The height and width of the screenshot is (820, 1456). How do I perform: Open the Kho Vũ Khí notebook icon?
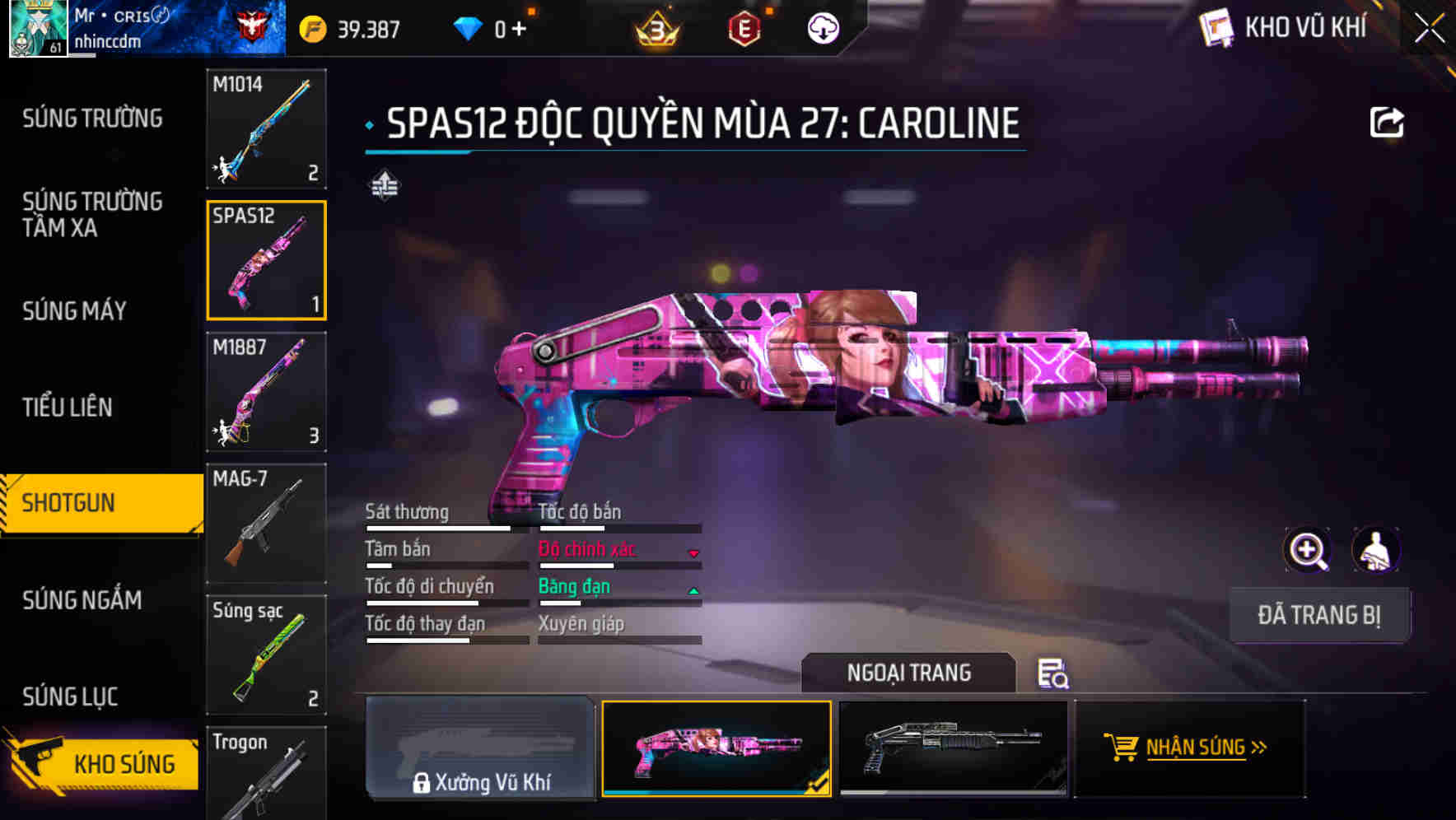(x=1217, y=27)
